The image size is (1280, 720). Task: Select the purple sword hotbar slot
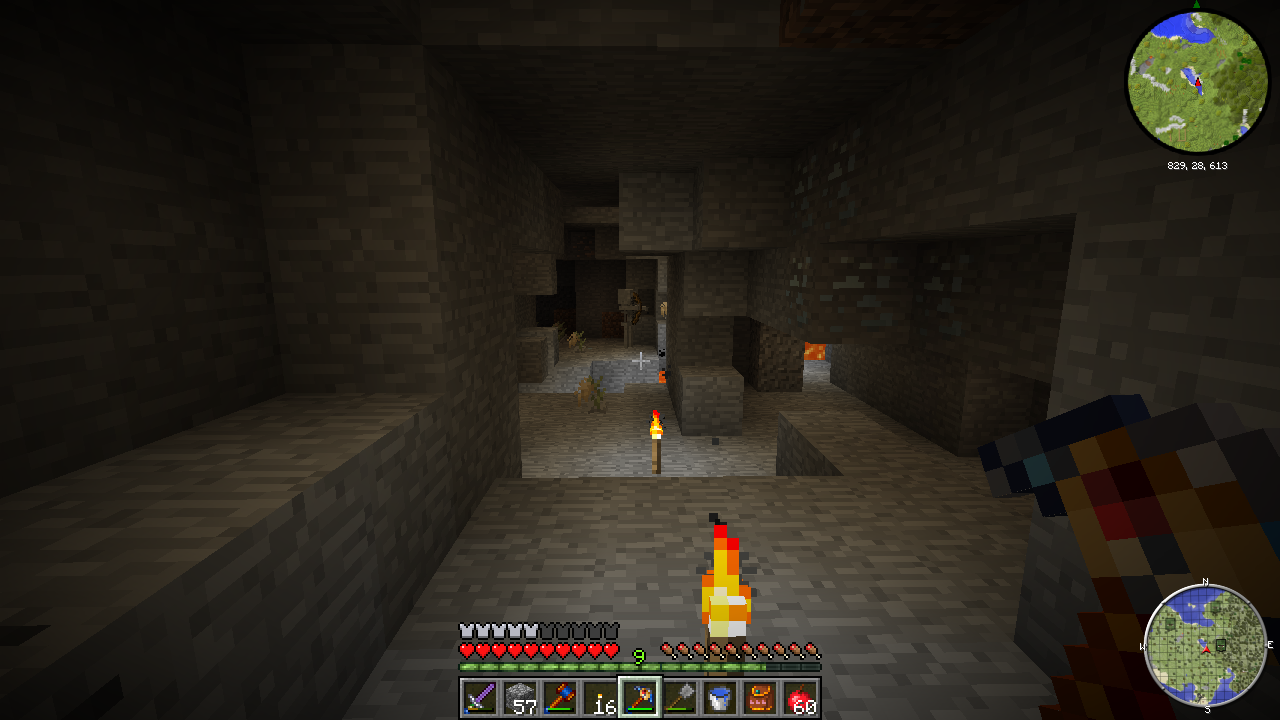(x=479, y=697)
